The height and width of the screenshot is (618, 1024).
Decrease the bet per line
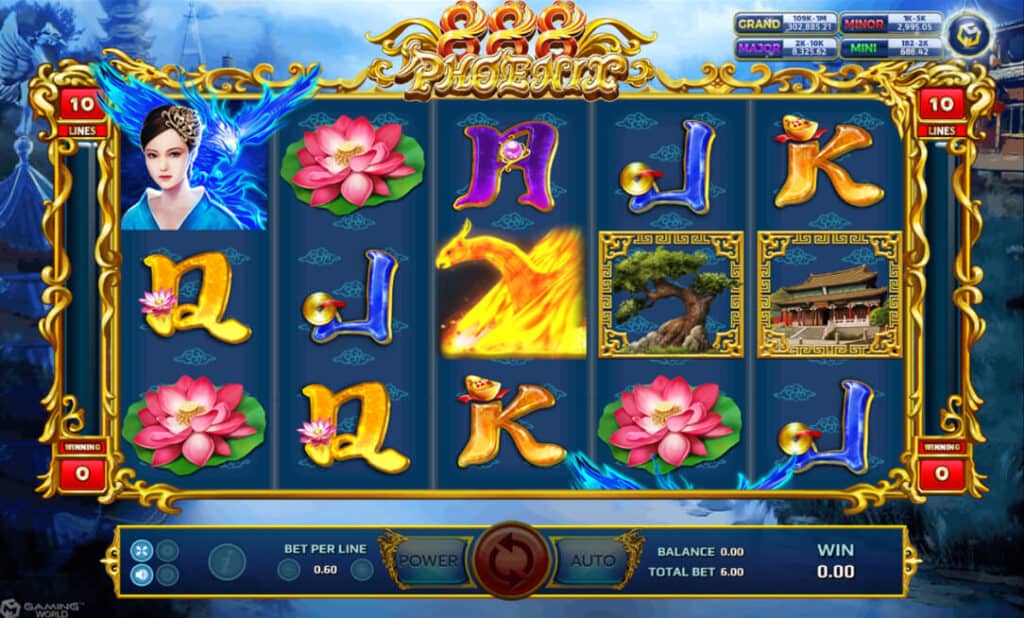point(289,570)
